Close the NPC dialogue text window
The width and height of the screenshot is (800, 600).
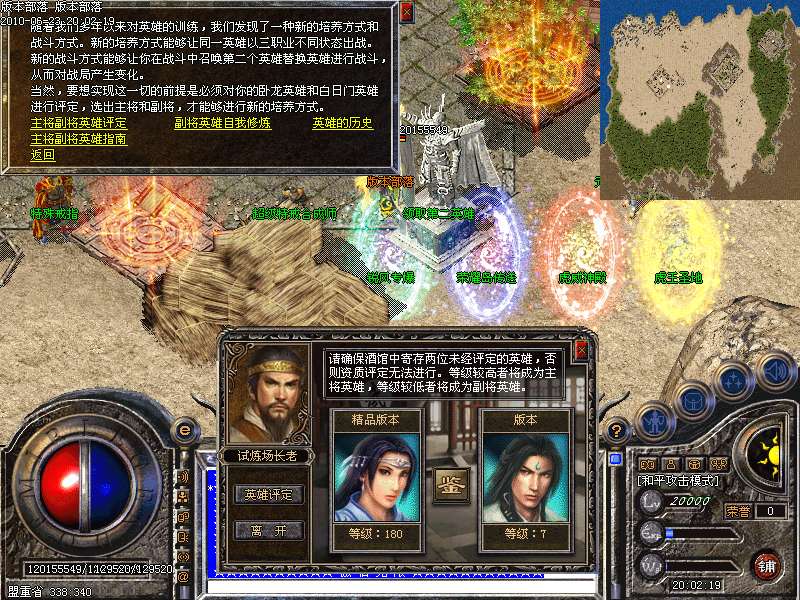[406, 13]
